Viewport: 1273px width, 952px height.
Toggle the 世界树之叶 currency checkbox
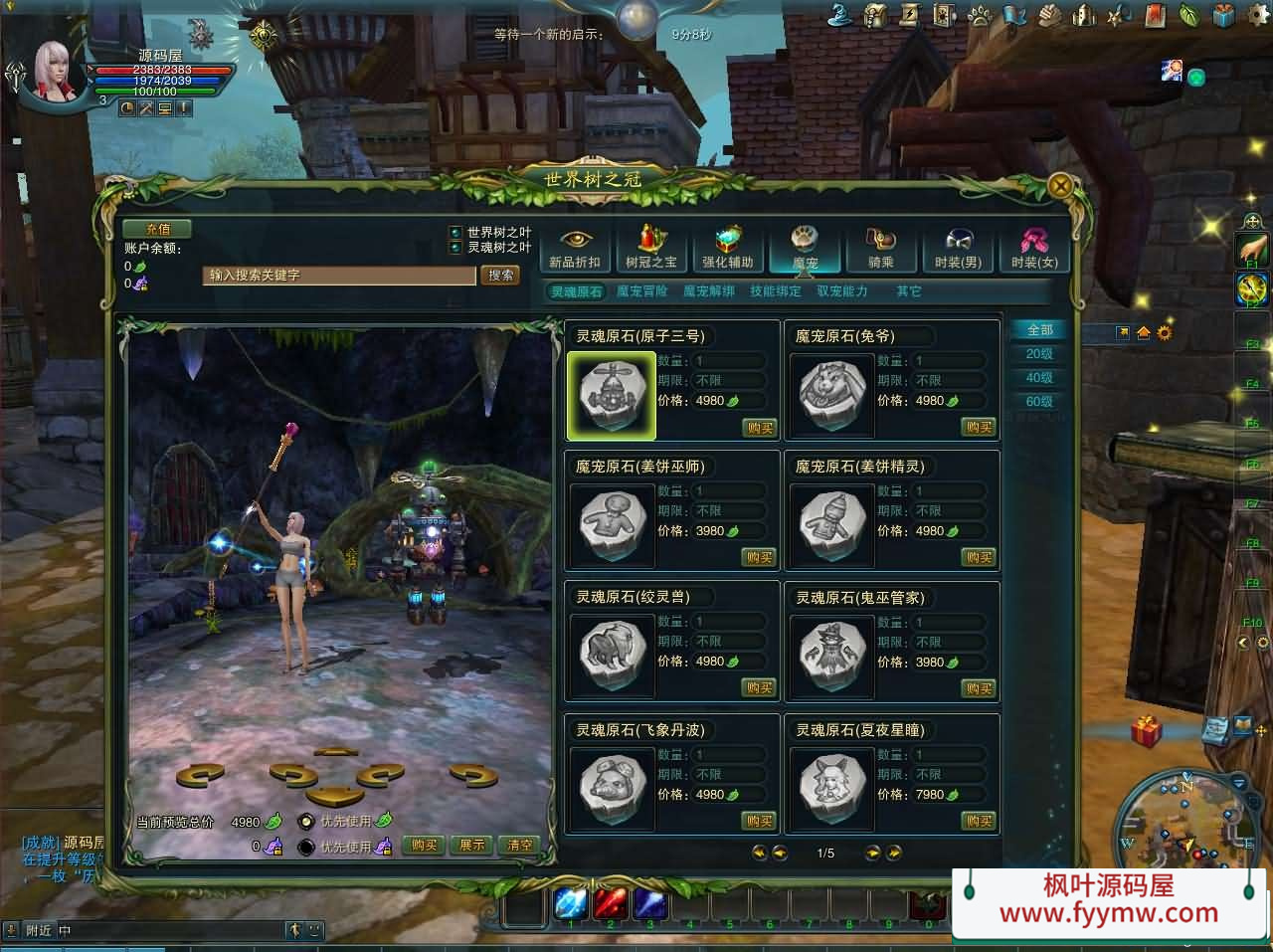pos(455,233)
